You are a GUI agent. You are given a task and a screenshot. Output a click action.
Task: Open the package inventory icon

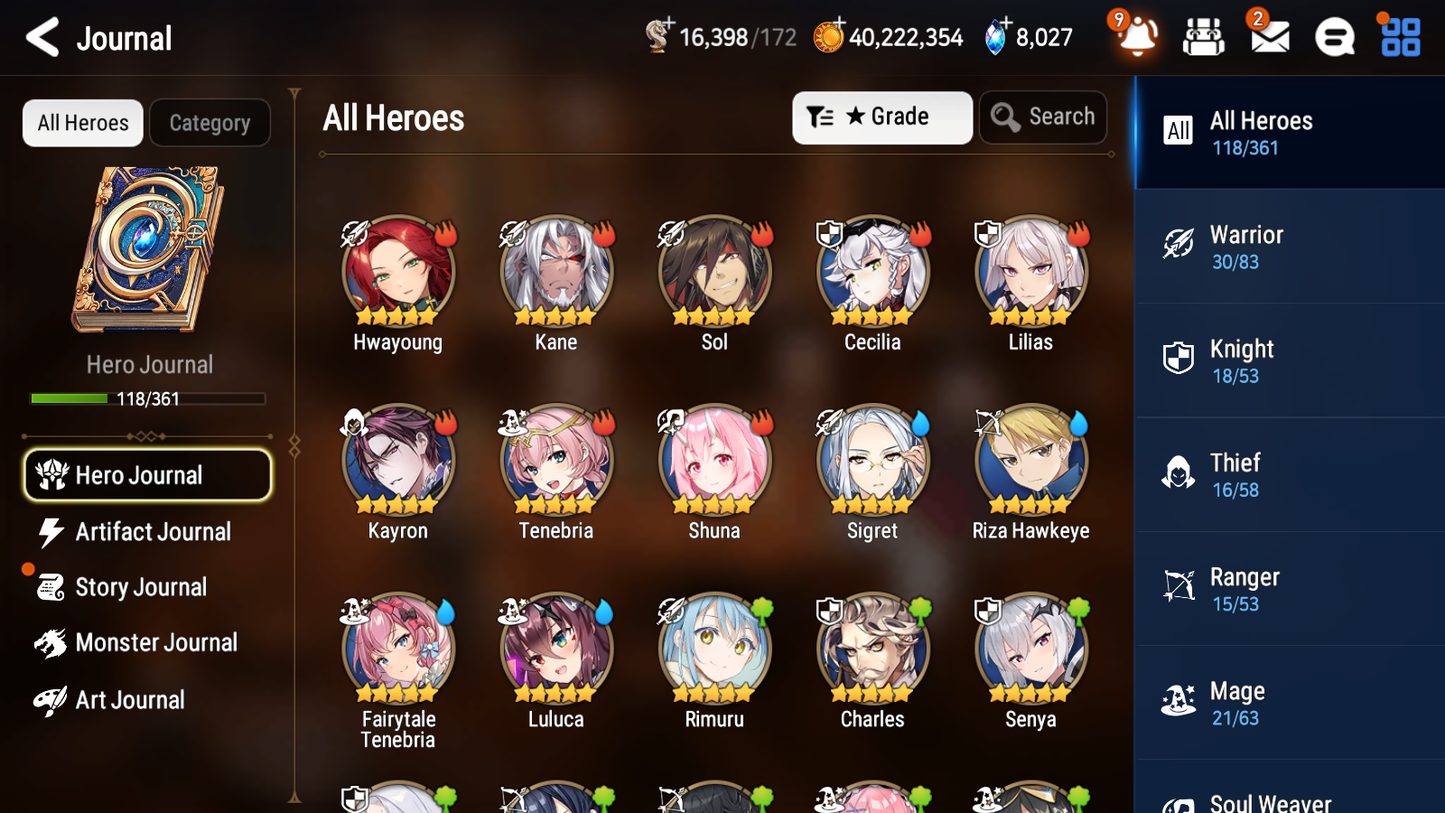tap(1203, 37)
